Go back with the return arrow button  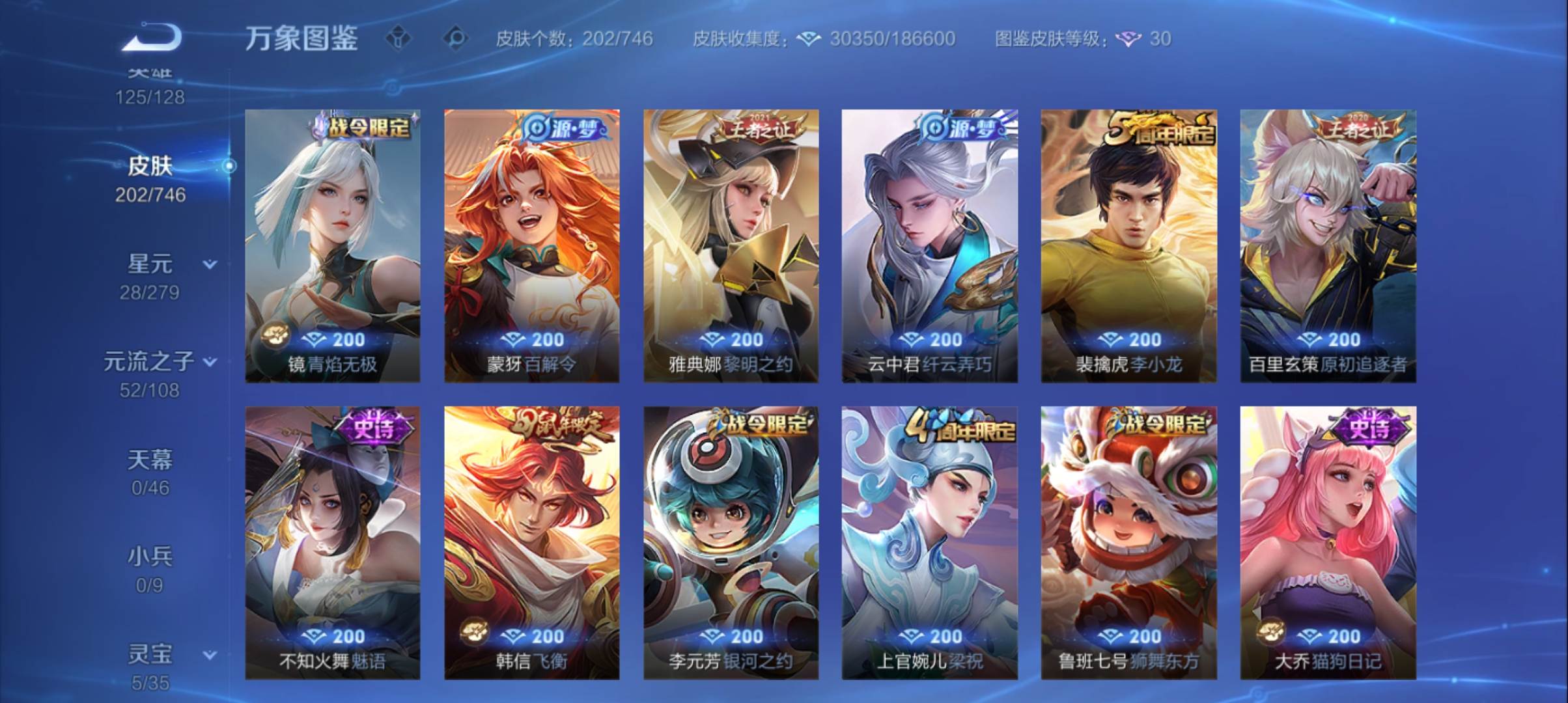click(x=151, y=37)
